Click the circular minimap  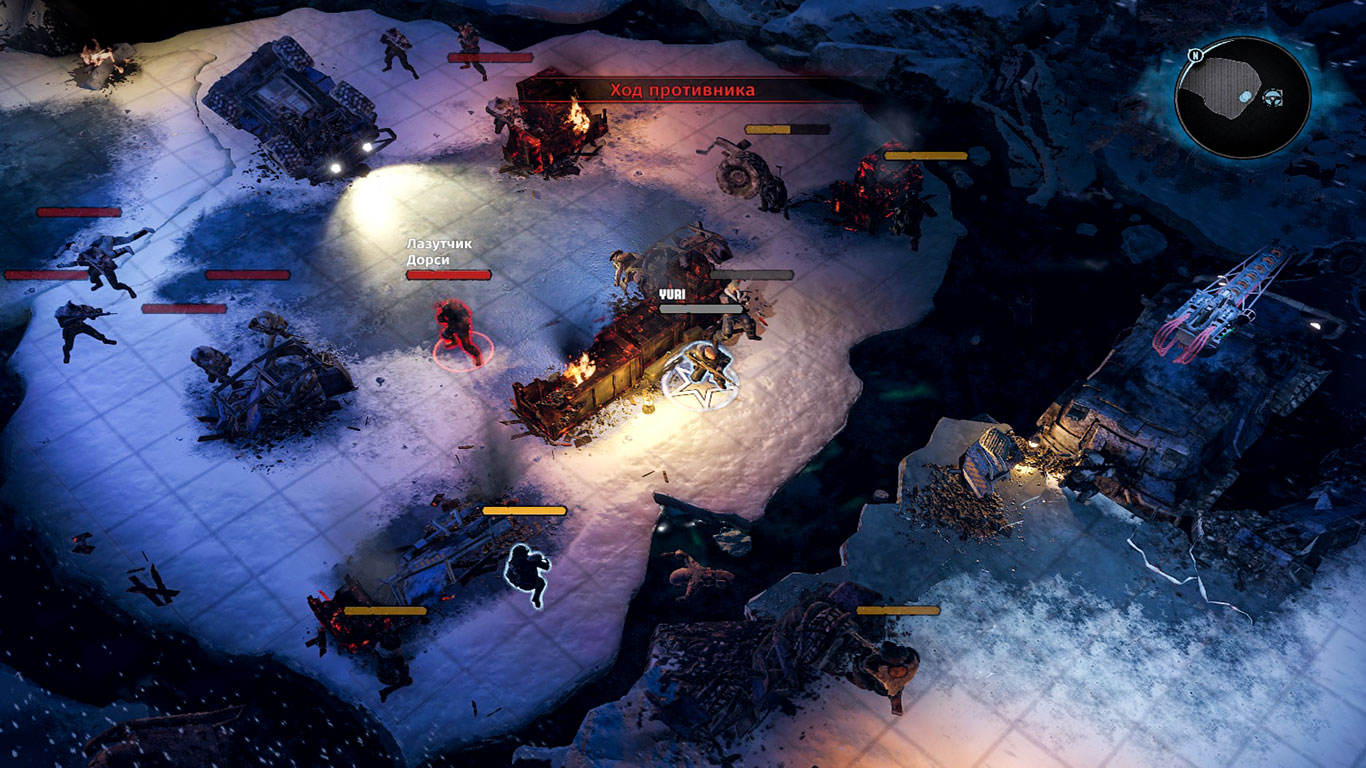[1241, 97]
